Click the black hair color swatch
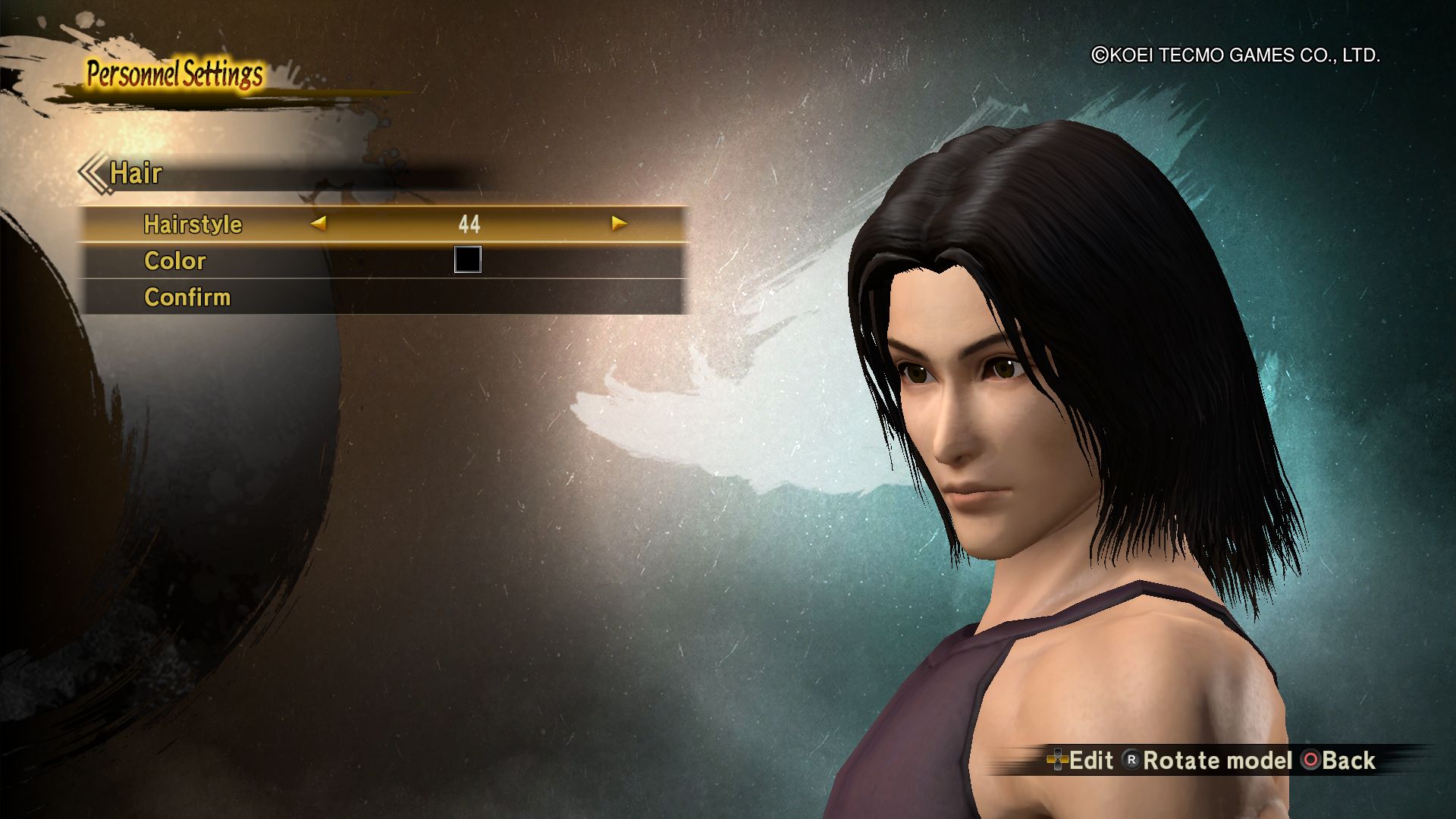This screenshot has width=1456, height=819. click(467, 260)
